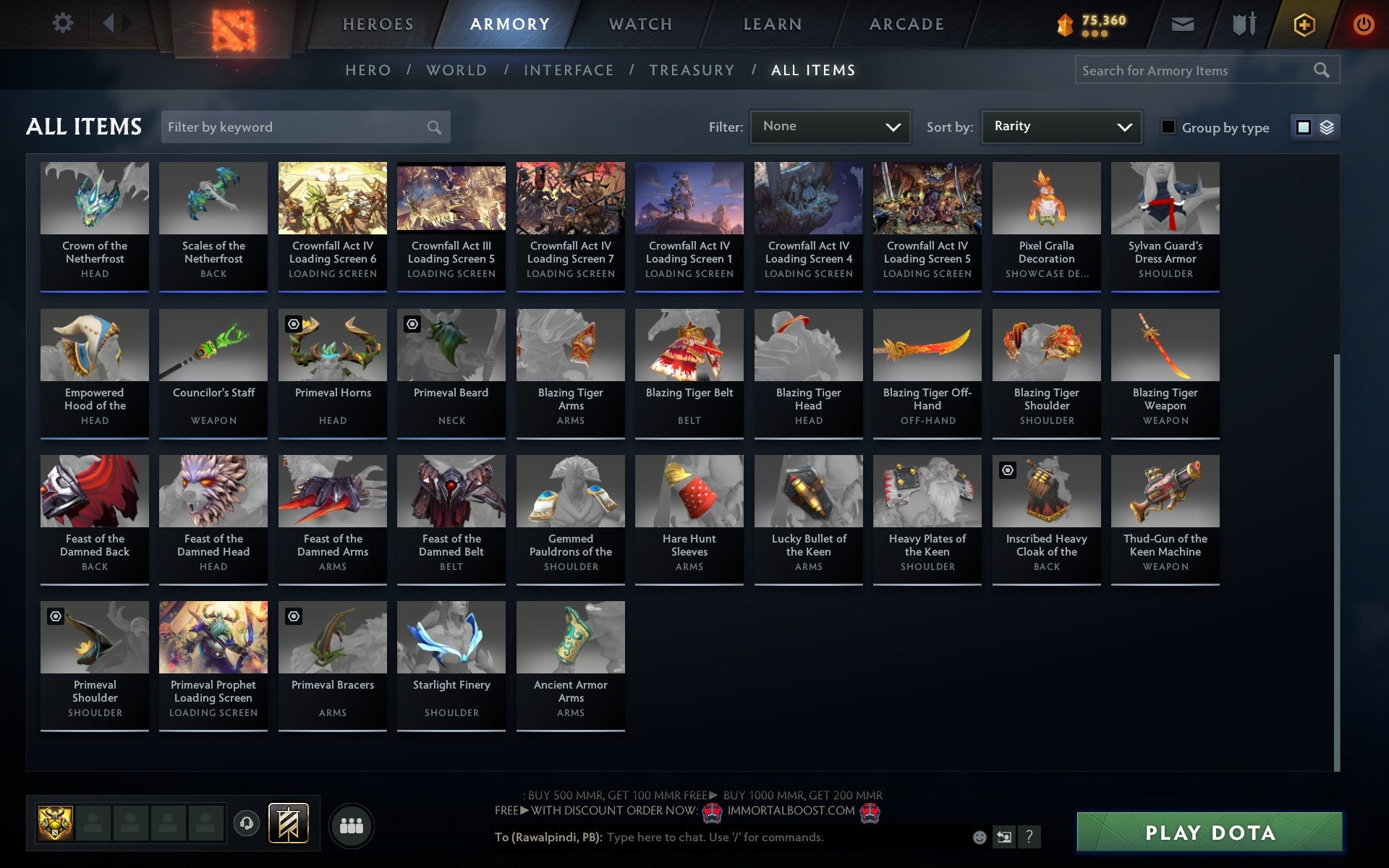Click the chat help question mark icon
1389x868 pixels.
point(1030,838)
